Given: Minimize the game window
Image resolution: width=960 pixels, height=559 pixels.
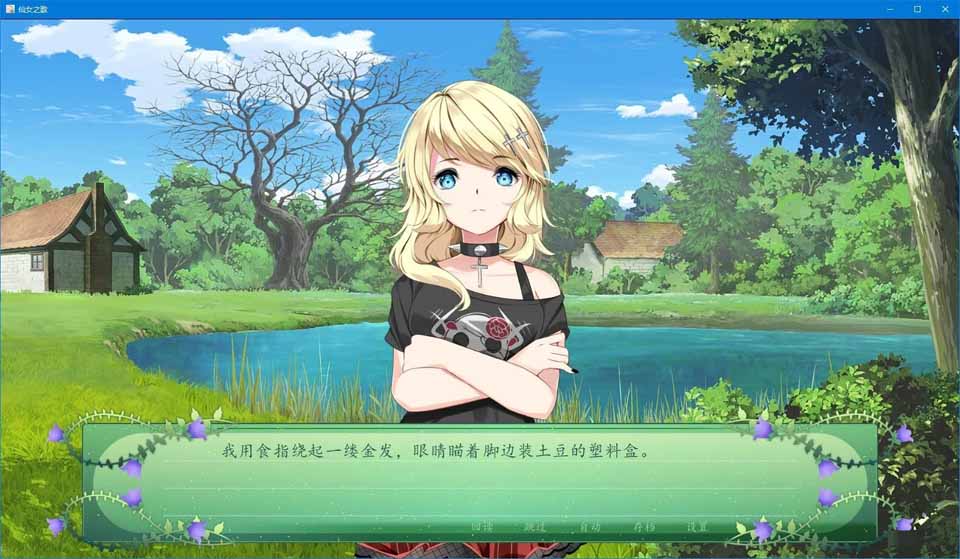Looking at the screenshot, I should coord(889,9).
